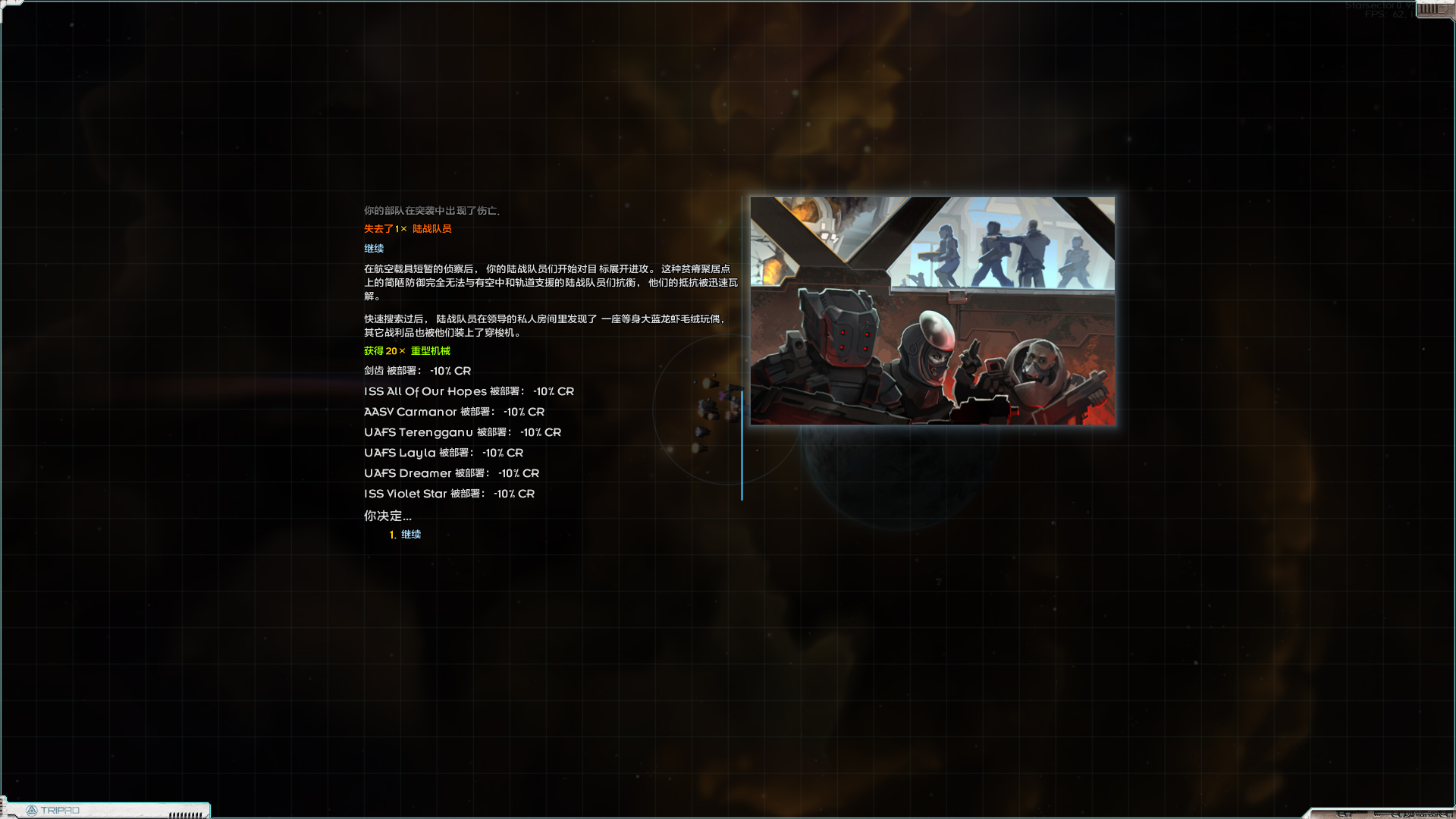1456x819 pixels.
Task: Click the 剑齿 被部署 -10% CR line
Action: point(416,371)
